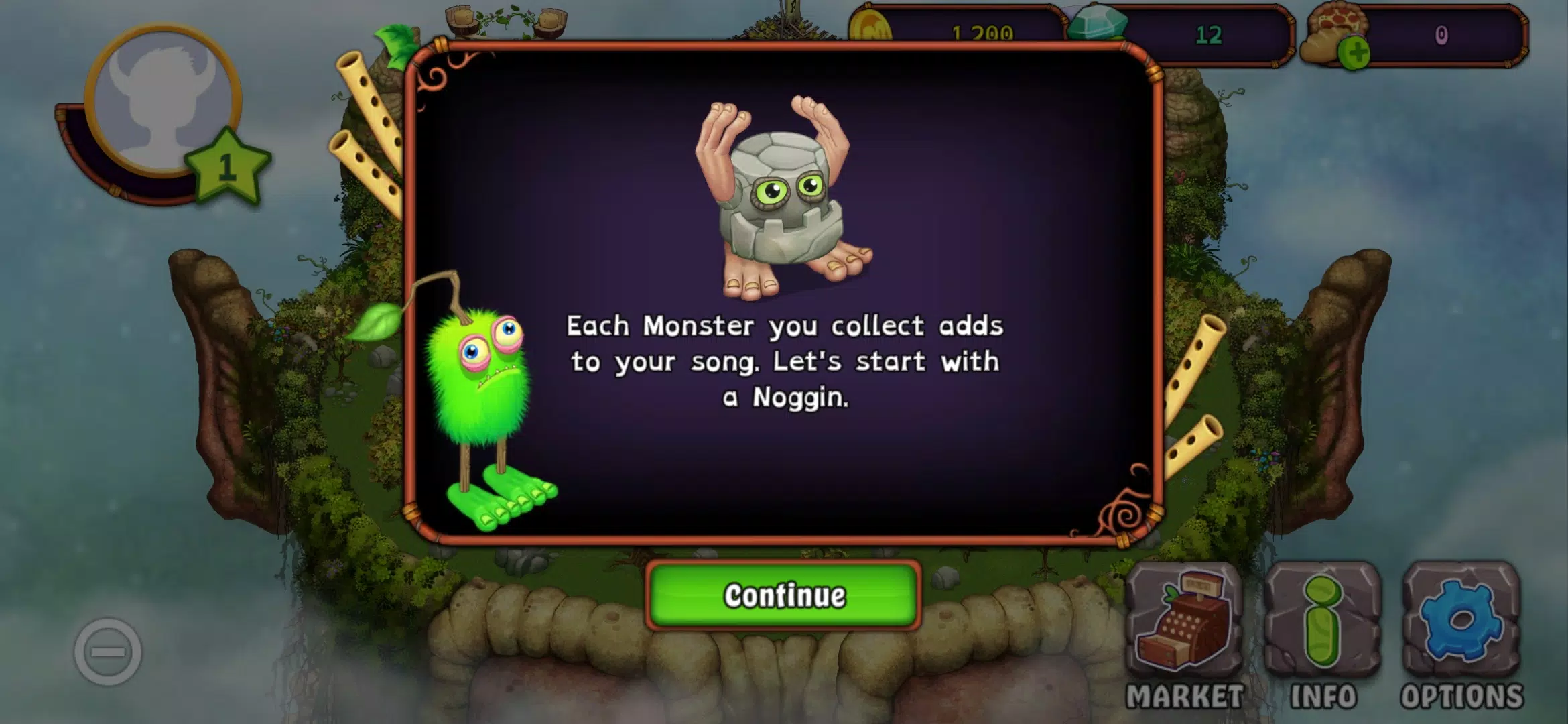This screenshot has height=724, width=1568.
Task: Zoom out with the minus button
Action: click(108, 652)
